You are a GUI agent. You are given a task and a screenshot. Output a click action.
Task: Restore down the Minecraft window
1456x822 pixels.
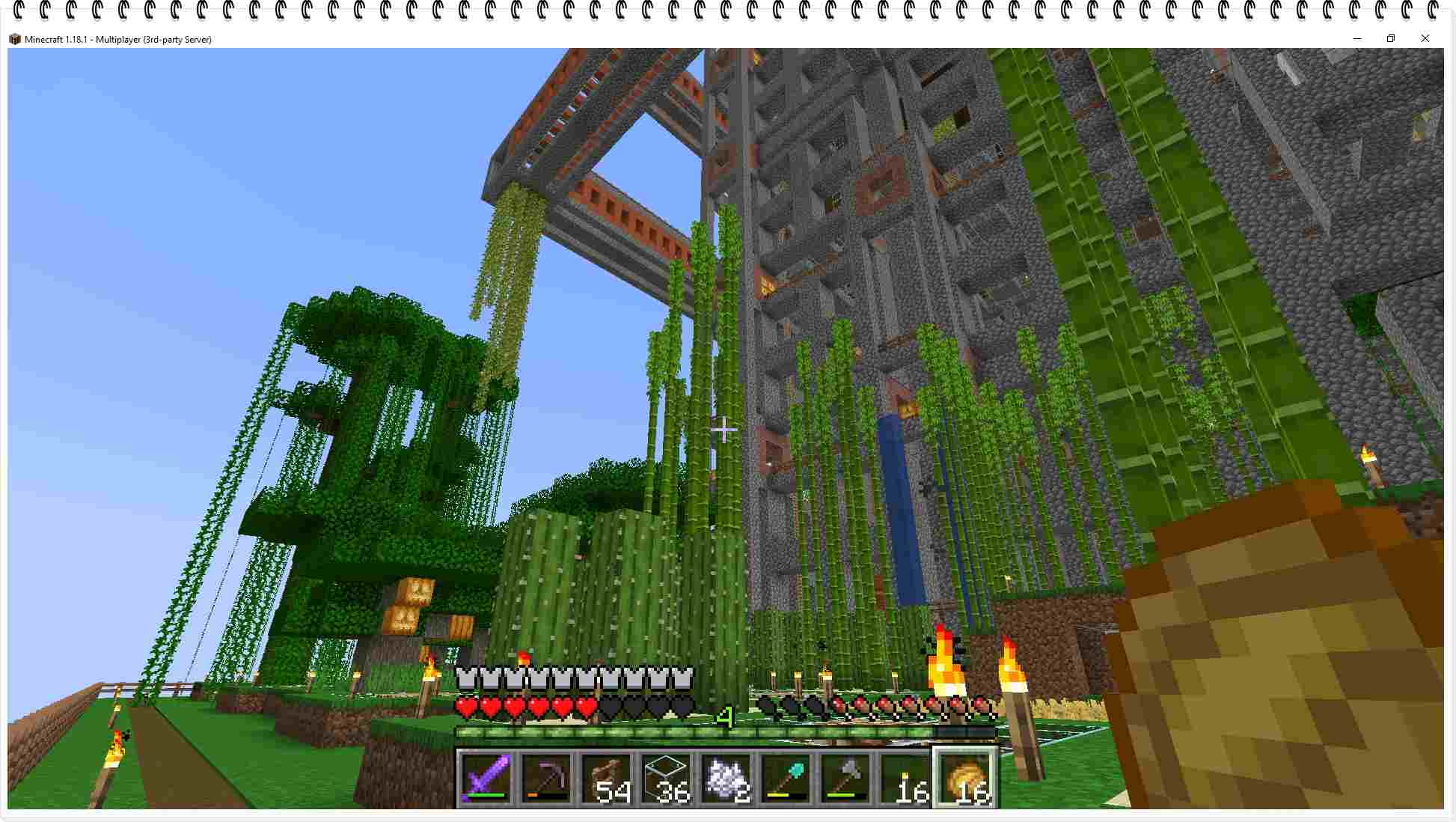(x=1391, y=38)
